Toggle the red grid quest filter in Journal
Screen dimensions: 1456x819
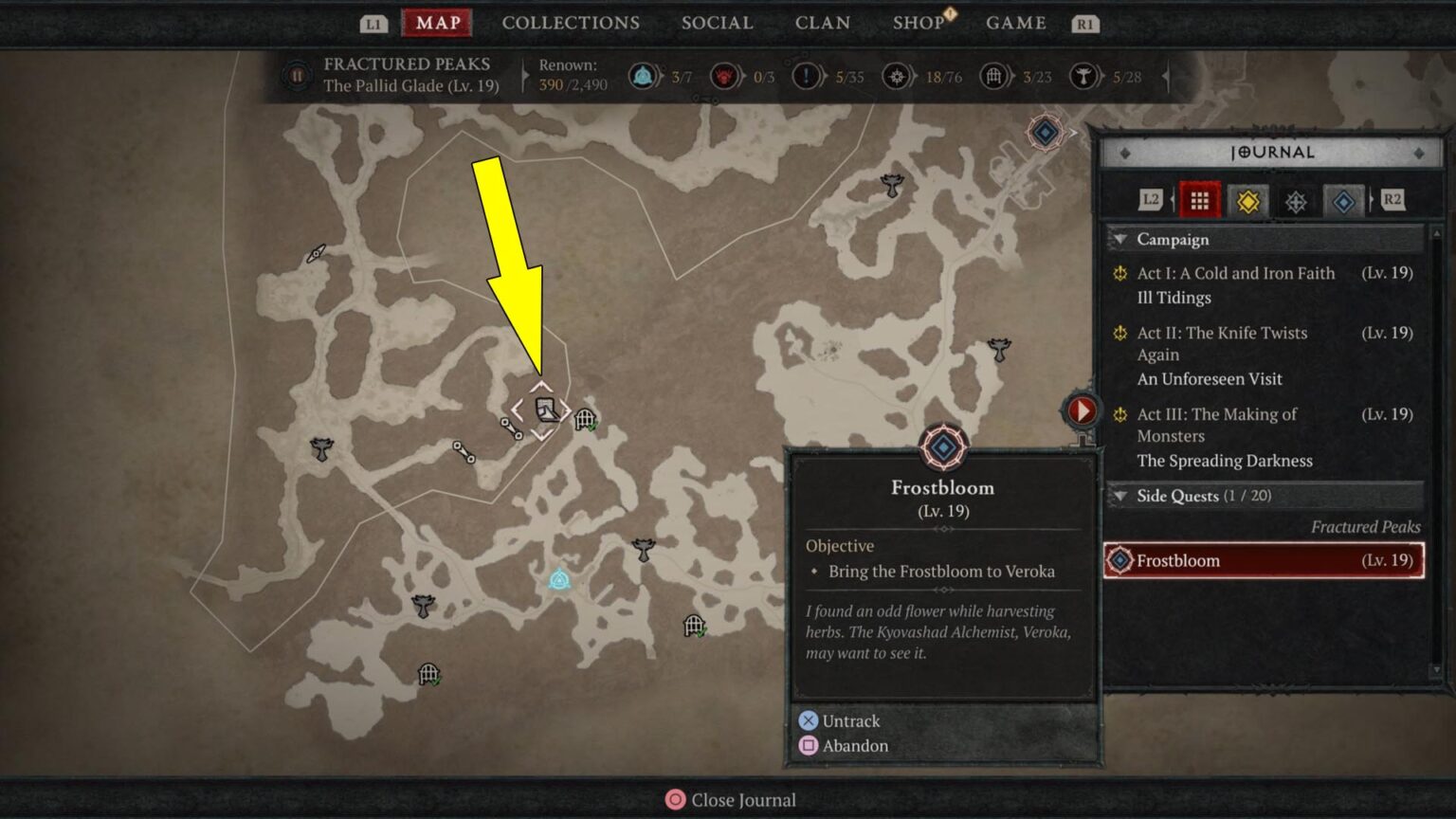tap(1200, 201)
